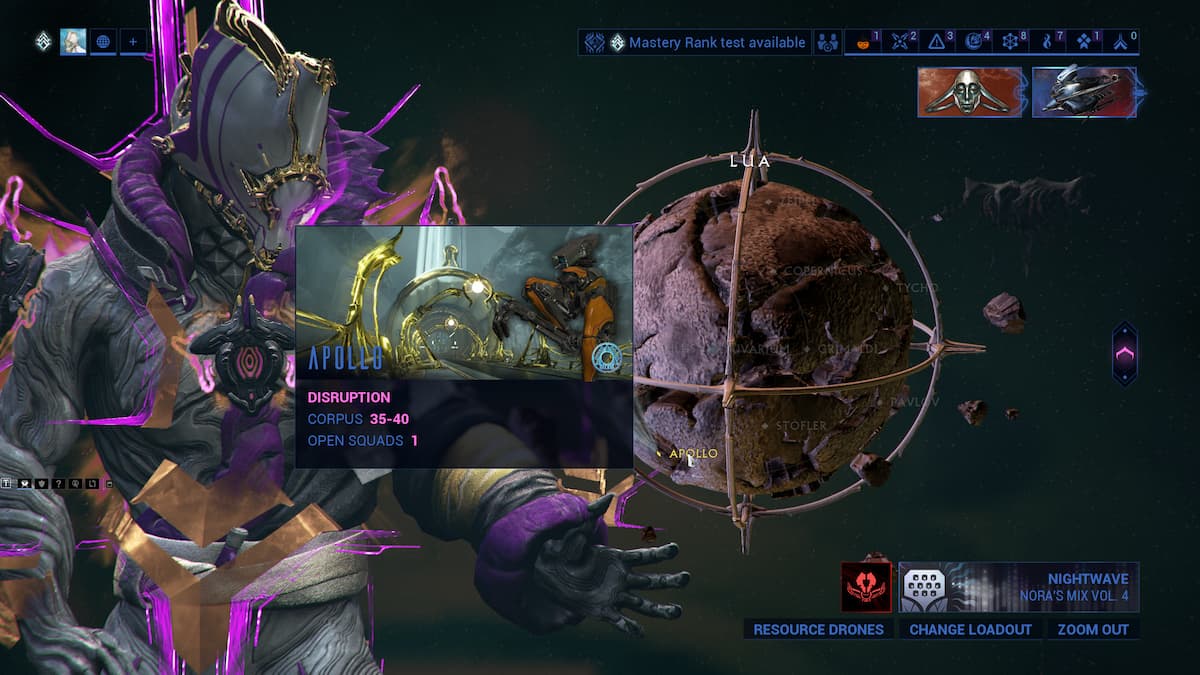Open the pumpkin event alert tab
The image size is (1200, 675).
coord(863,42)
